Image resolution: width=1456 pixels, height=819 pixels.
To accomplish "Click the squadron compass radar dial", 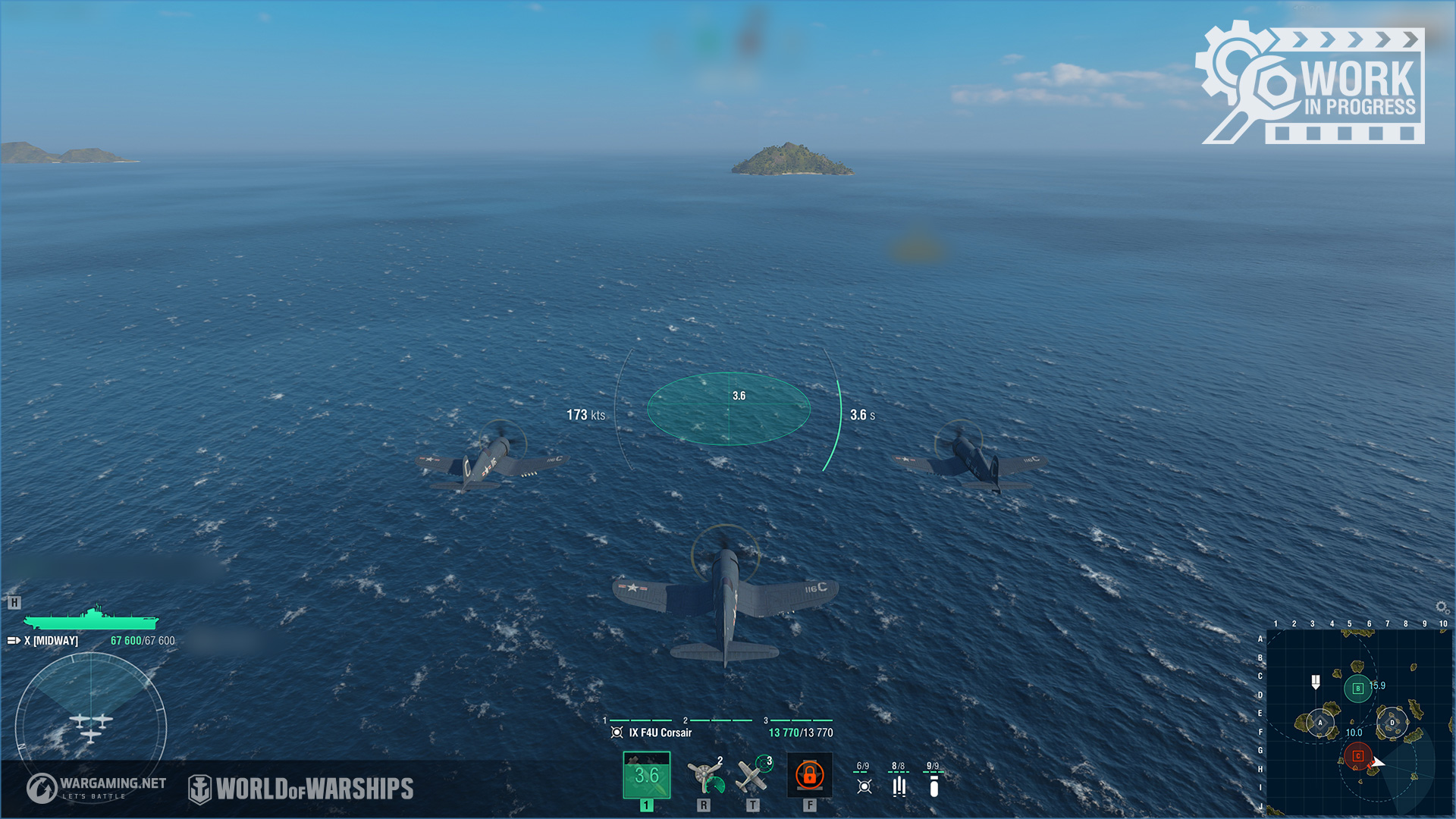I will [91, 726].
